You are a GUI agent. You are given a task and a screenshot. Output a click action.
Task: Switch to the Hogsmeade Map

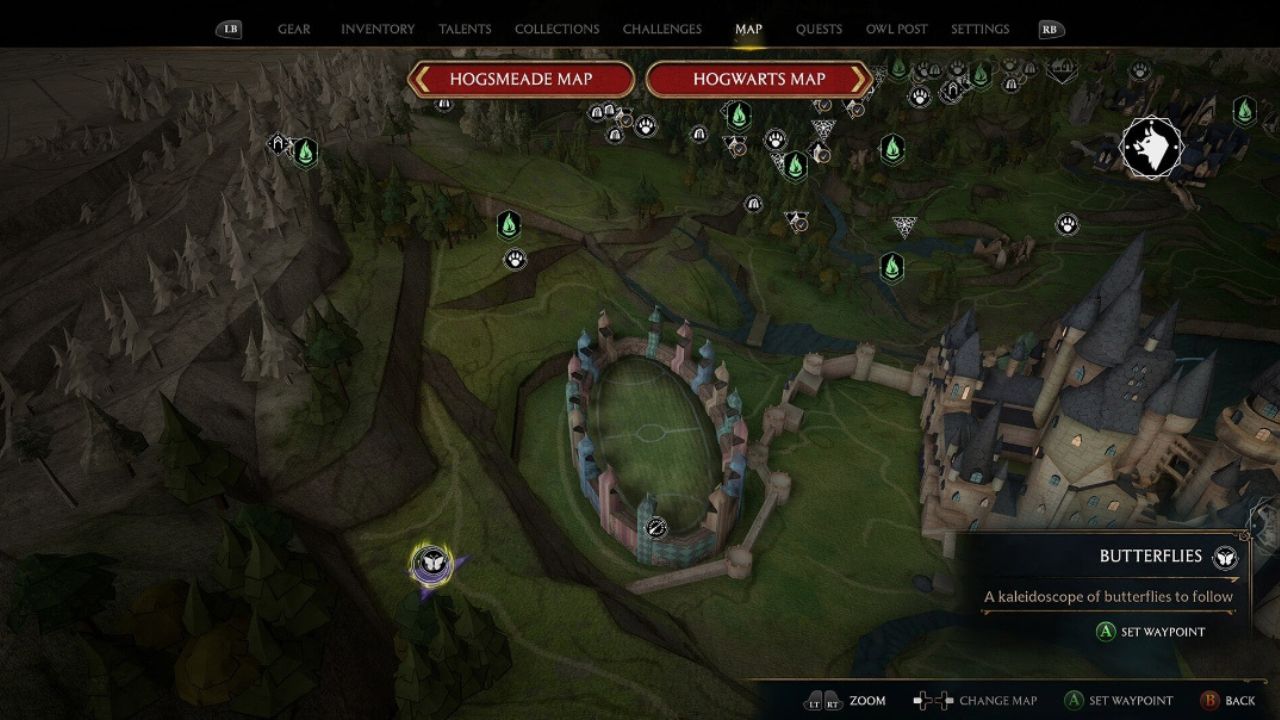click(x=521, y=79)
